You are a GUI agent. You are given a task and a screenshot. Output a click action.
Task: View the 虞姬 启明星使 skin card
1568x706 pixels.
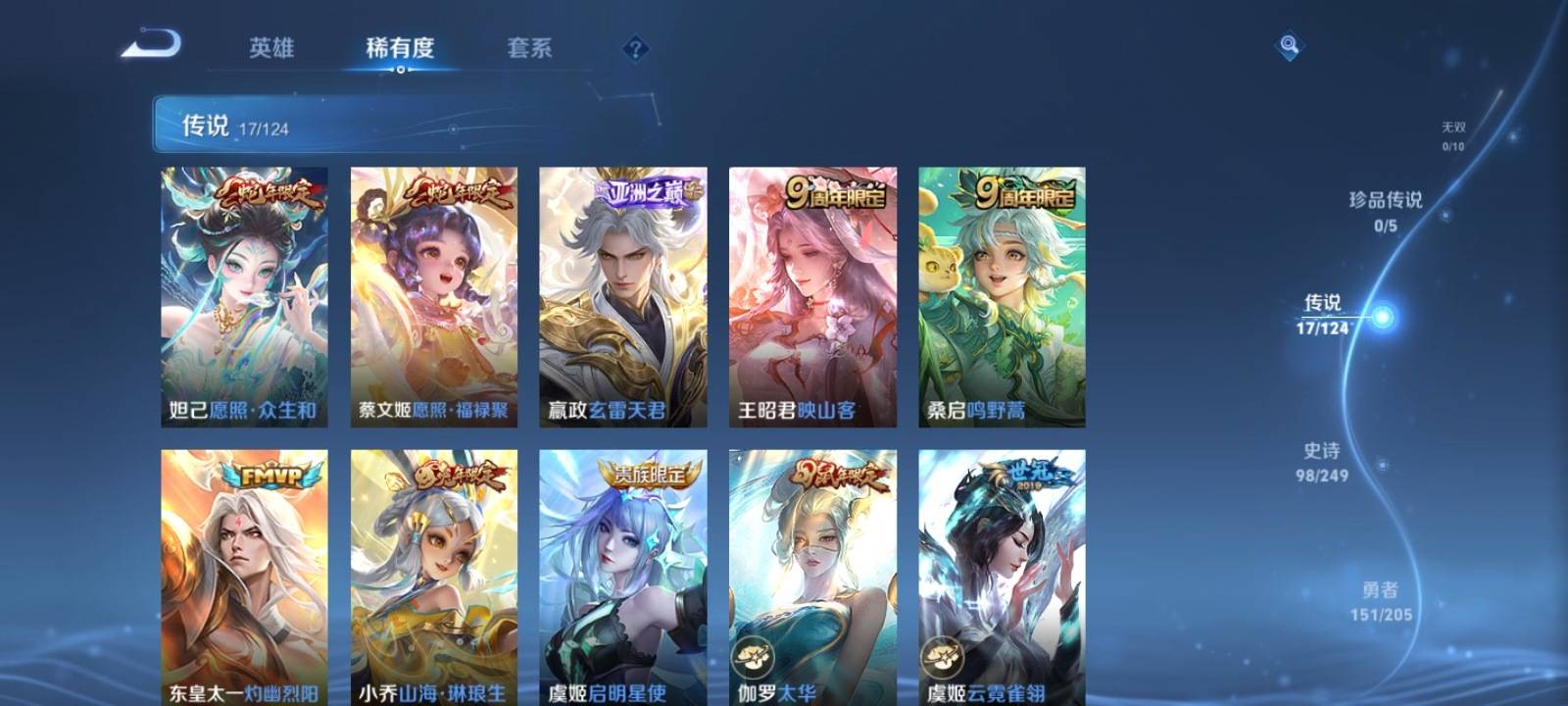(623, 577)
